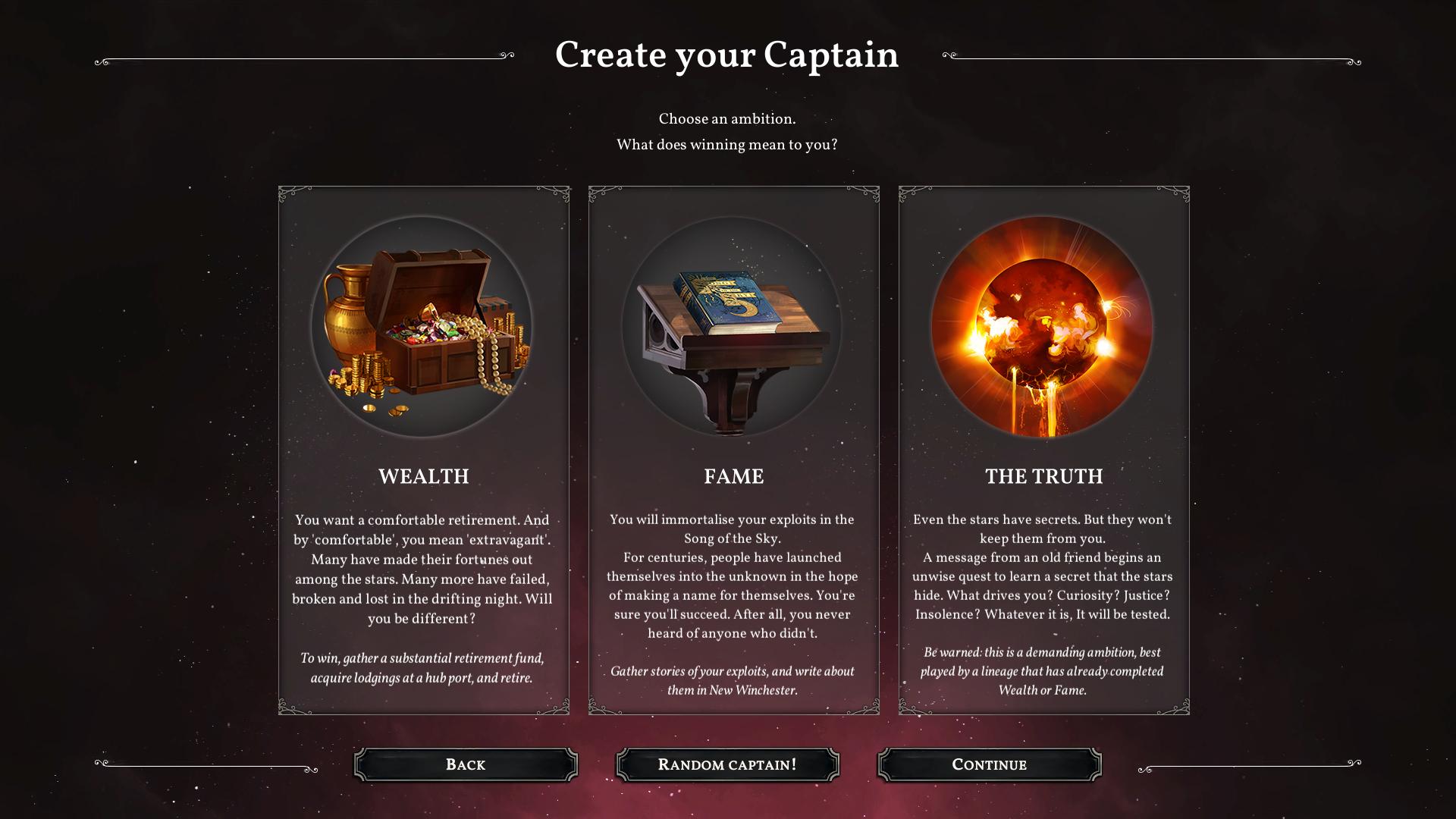Click the warning note on The Truth card
Image resolution: width=1456 pixels, height=819 pixels.
tap(1043, 671)
